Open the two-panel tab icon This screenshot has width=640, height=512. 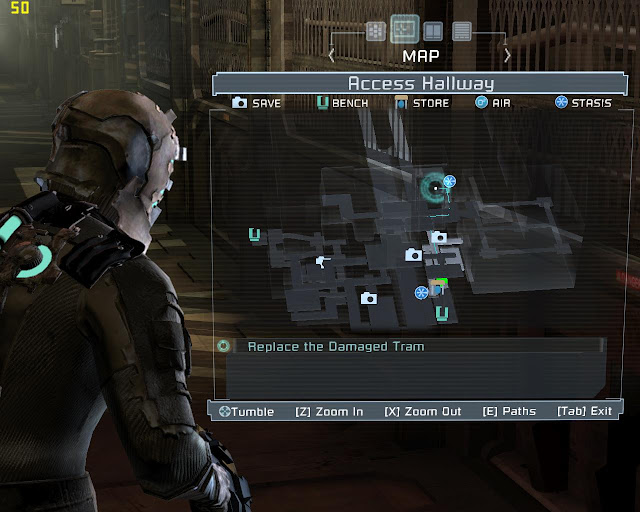point(433,31)
